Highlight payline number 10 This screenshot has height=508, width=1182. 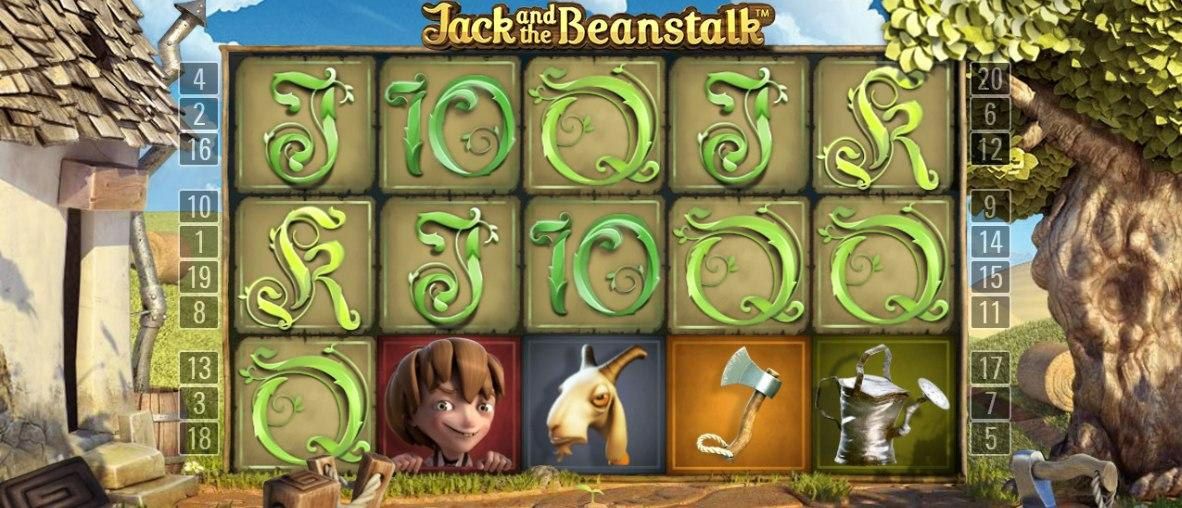tap(200, 207)
